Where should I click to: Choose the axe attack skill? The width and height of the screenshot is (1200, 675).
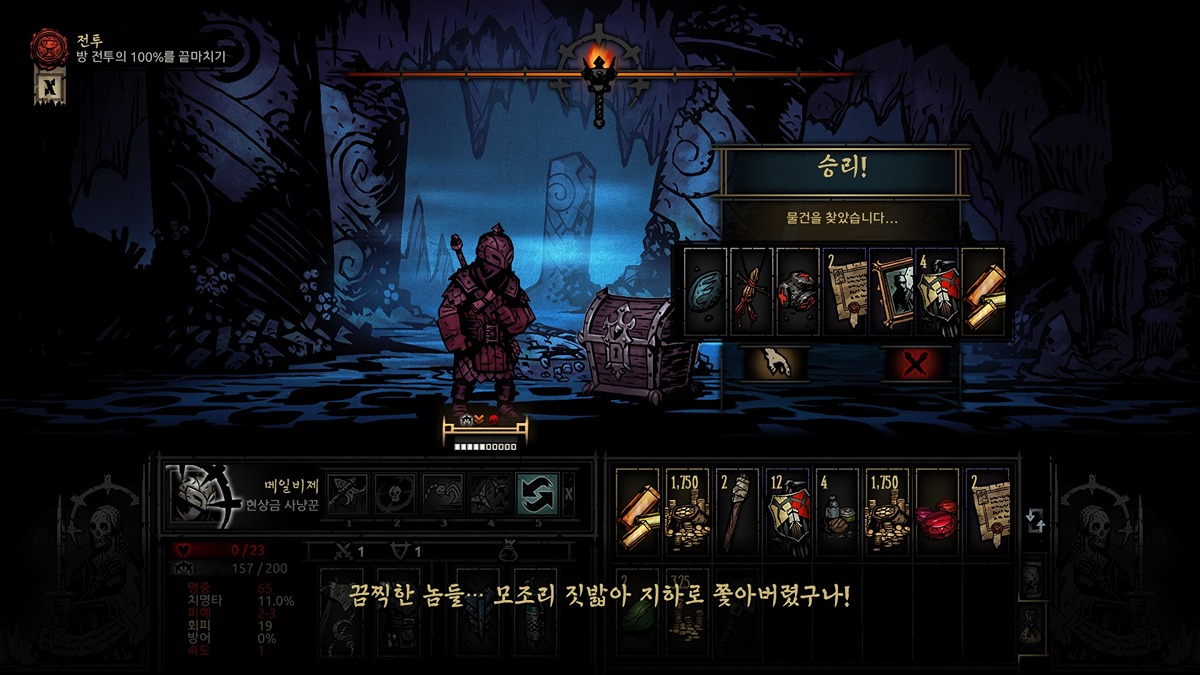[347, 494]
